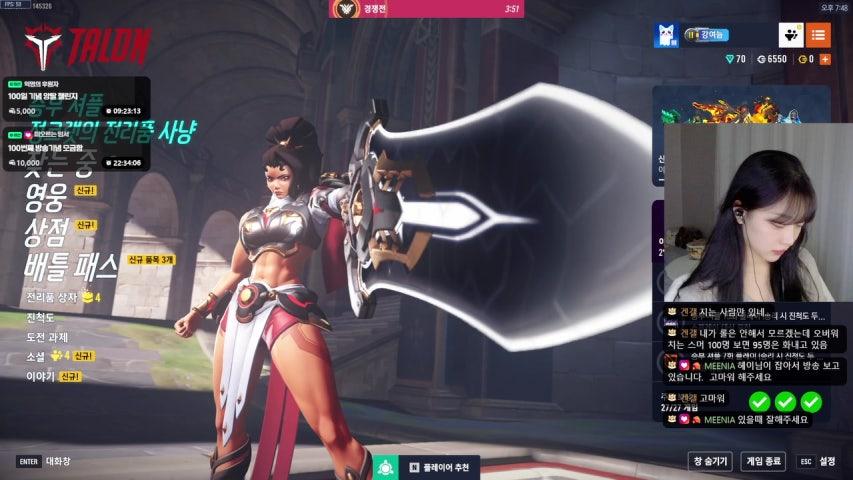Image resolution: width=853 pixels, height=480 pixels.
Task: Select the 이야기 (Stories) entry
Action: pos(40,377)
